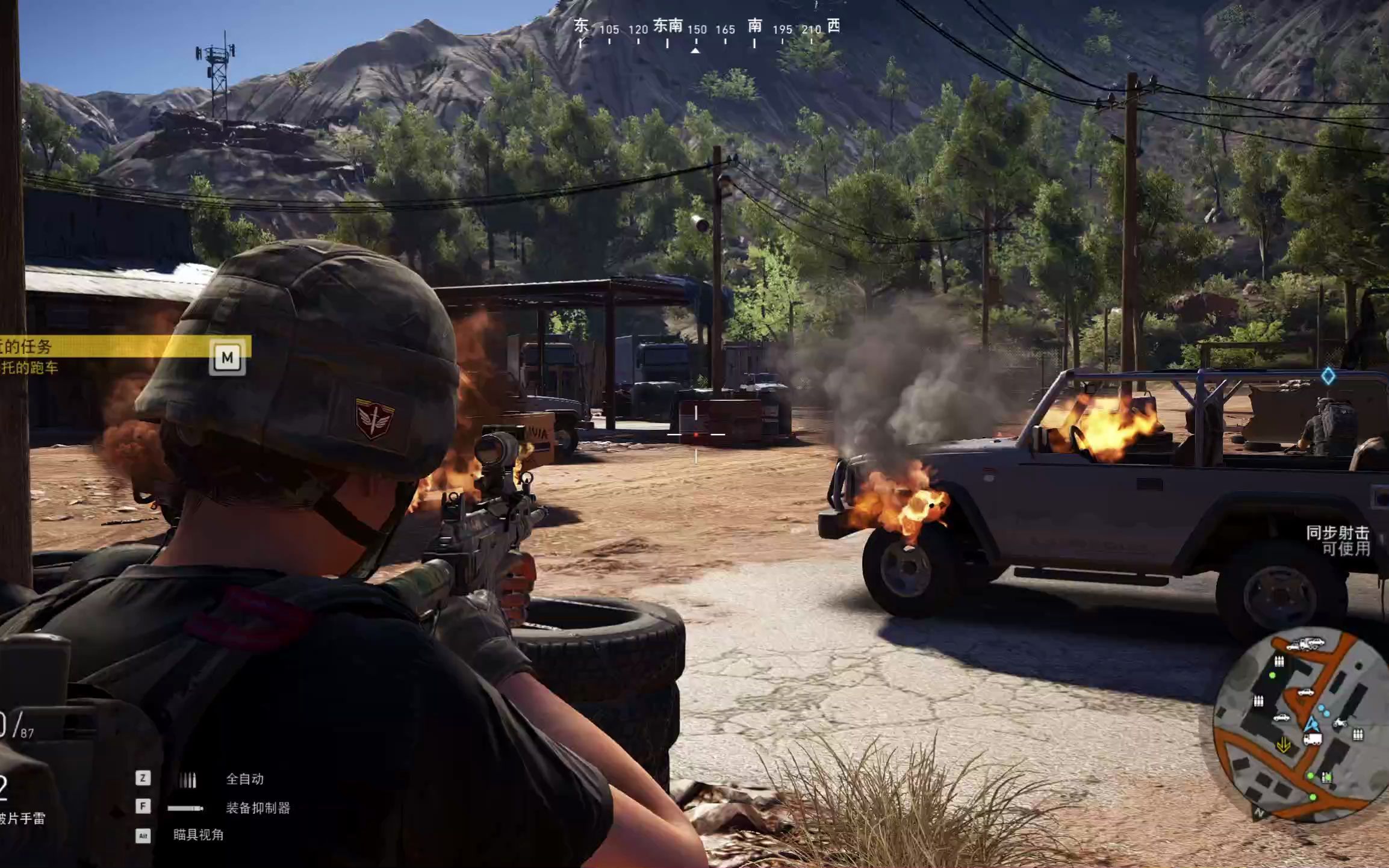1389x868 pixels.
Task: Select the yellow objective marker on minimap
Action: 1283,745
